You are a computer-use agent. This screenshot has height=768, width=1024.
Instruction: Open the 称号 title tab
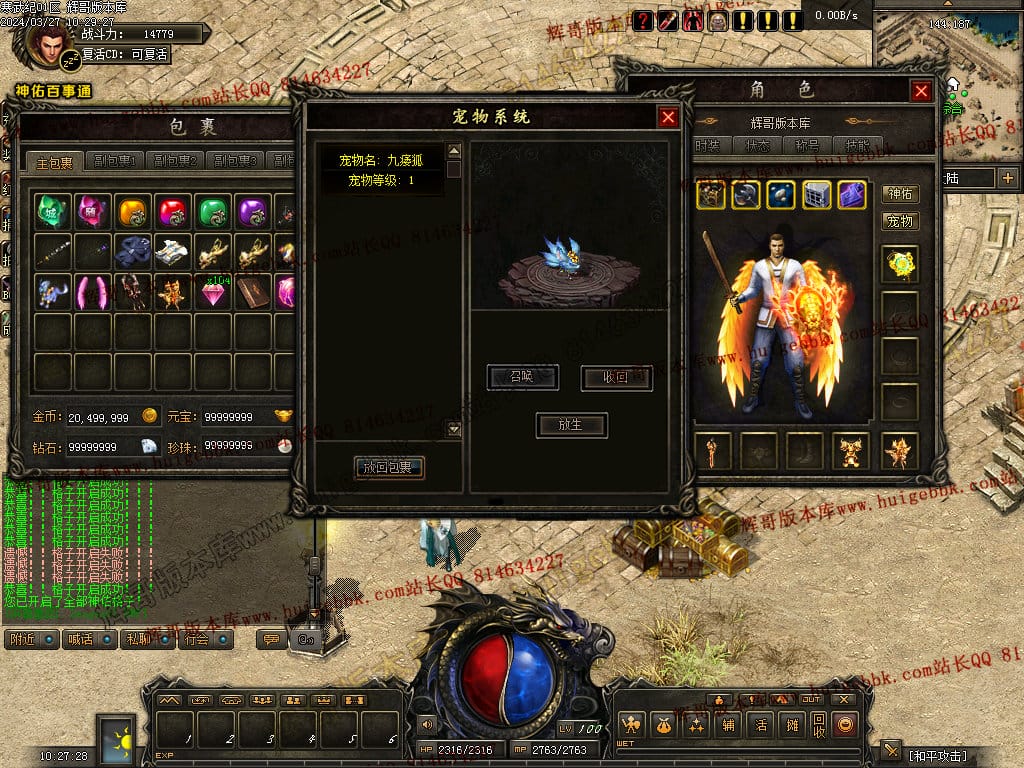(808, 145)
